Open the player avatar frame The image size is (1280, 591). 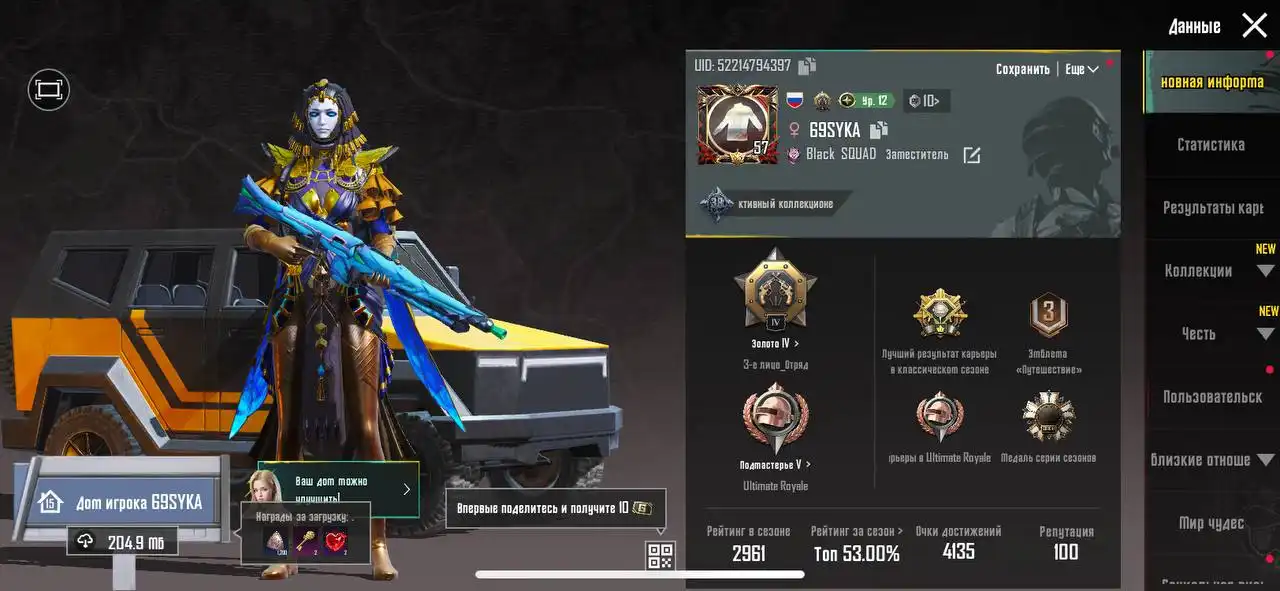tap(737, 125)
